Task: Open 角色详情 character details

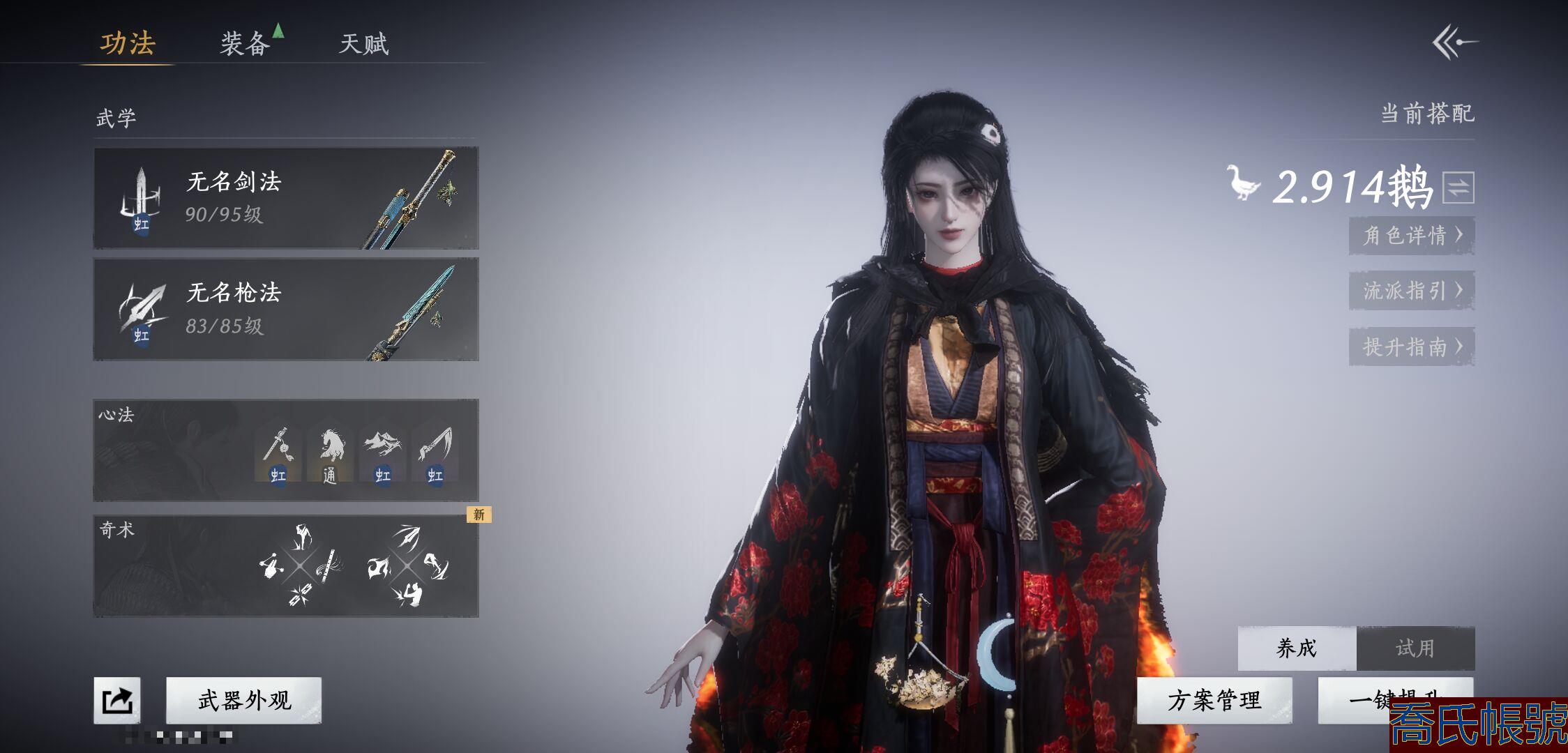Action: click(1411, 235)
